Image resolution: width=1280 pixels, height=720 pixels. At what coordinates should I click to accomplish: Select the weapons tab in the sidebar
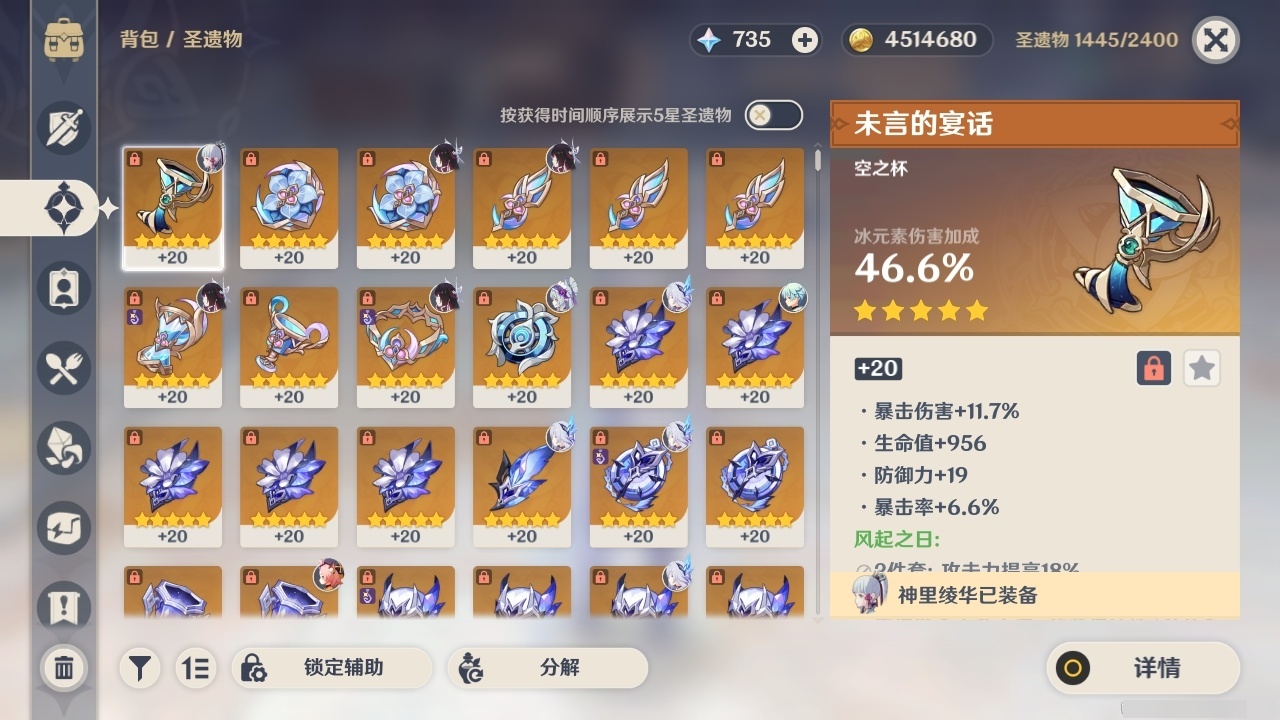click(63, 128)
